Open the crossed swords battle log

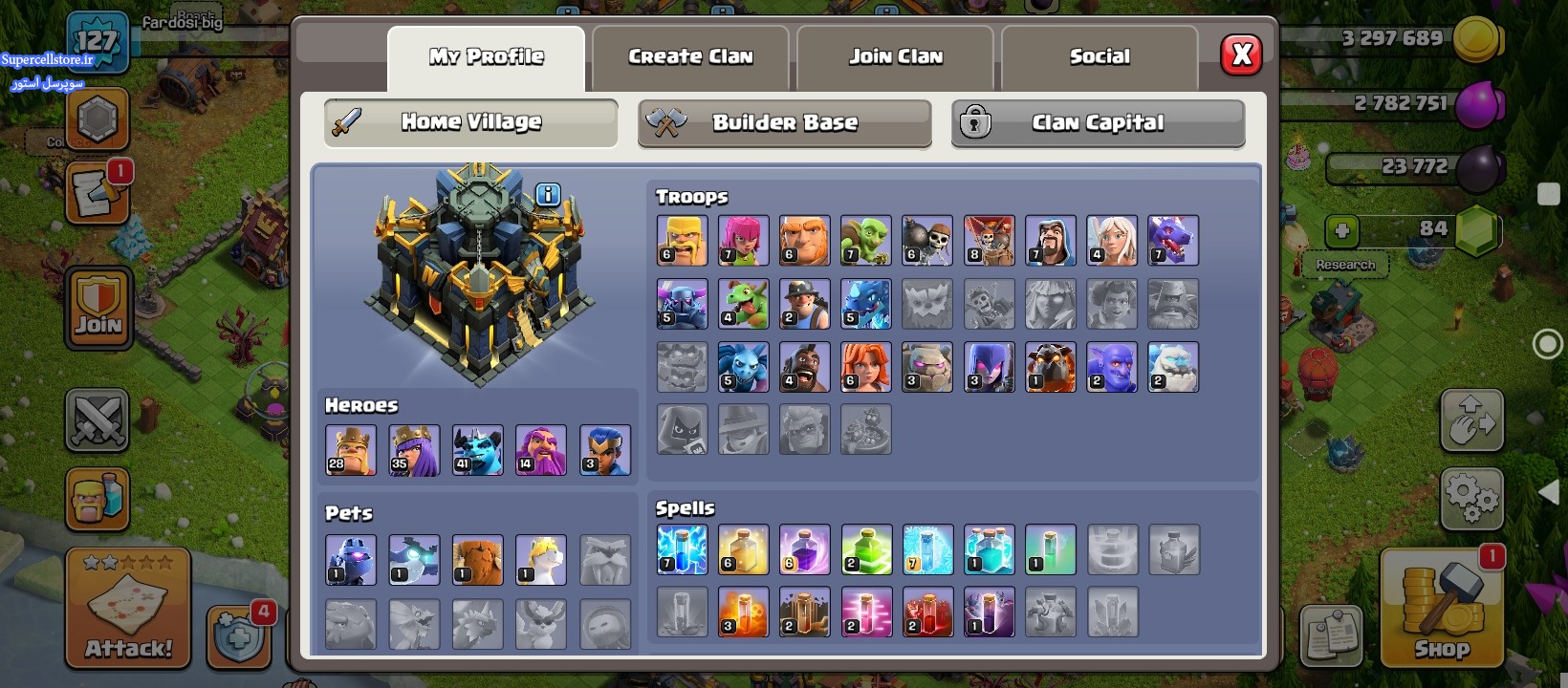pos(98,419)
